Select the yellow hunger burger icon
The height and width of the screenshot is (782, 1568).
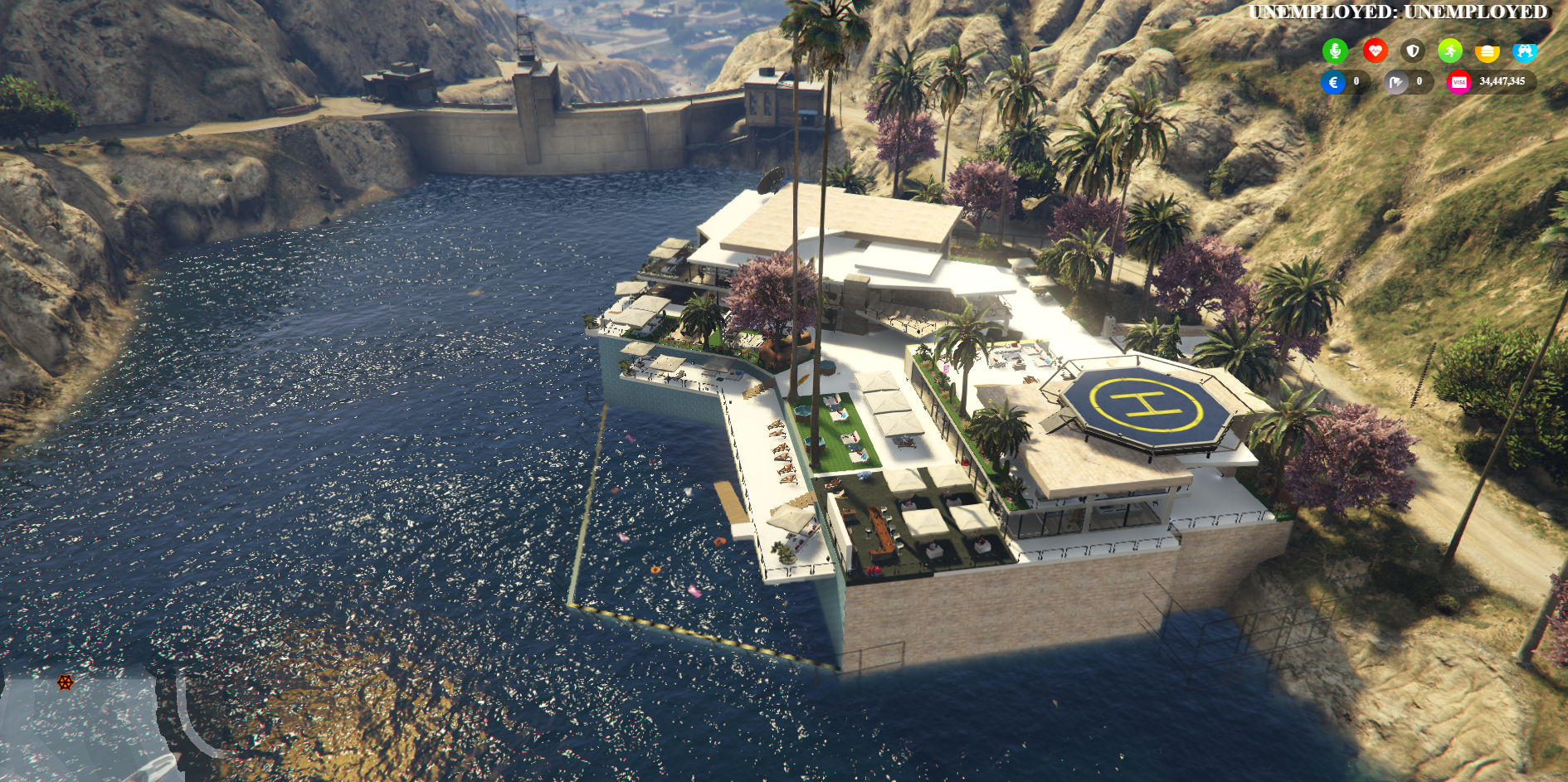(x=1487, y=51)
